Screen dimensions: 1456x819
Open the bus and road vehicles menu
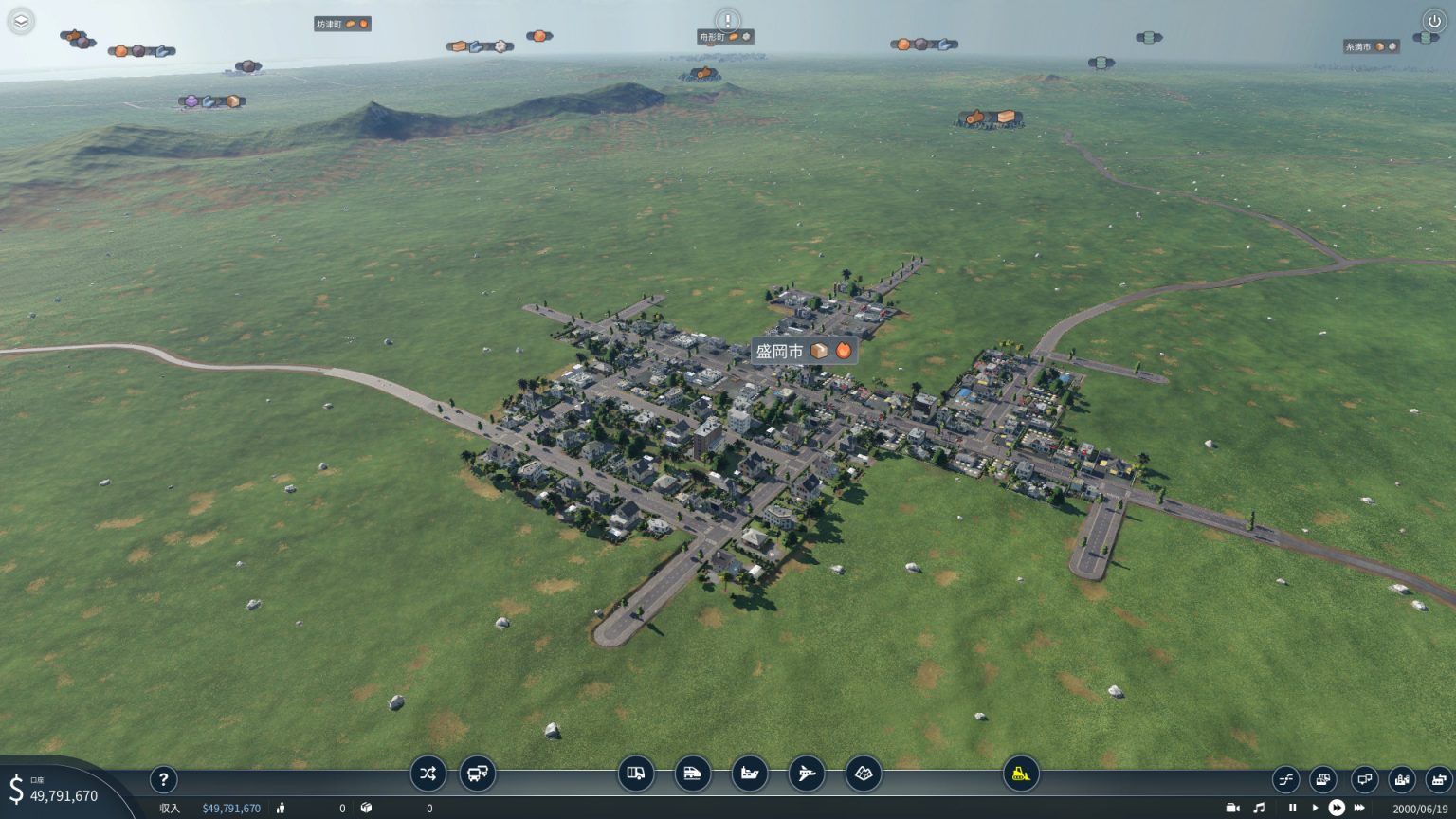[478, 773]
